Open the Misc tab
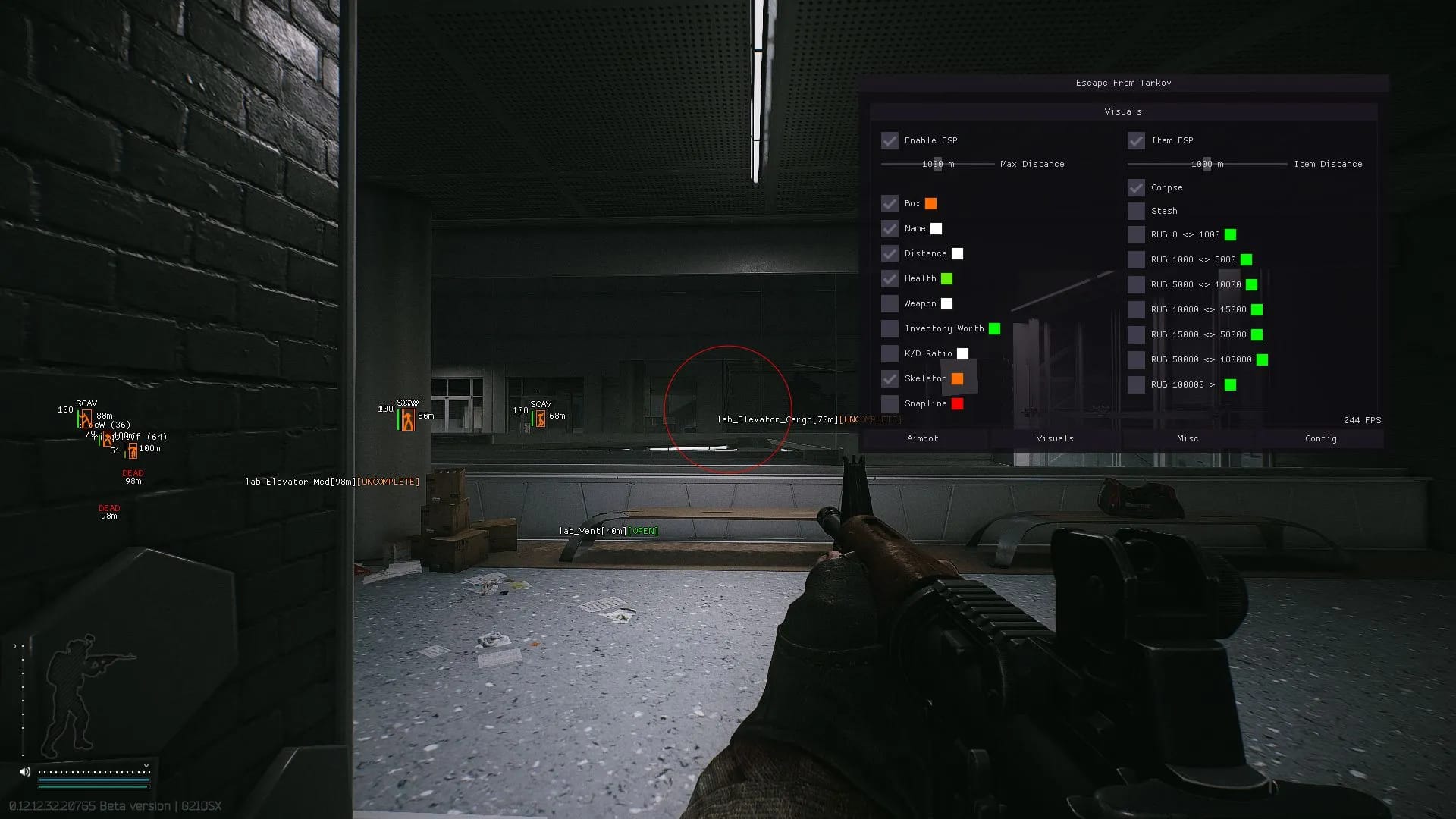Screen dimensions: 1456x819 click(1188, 438)
